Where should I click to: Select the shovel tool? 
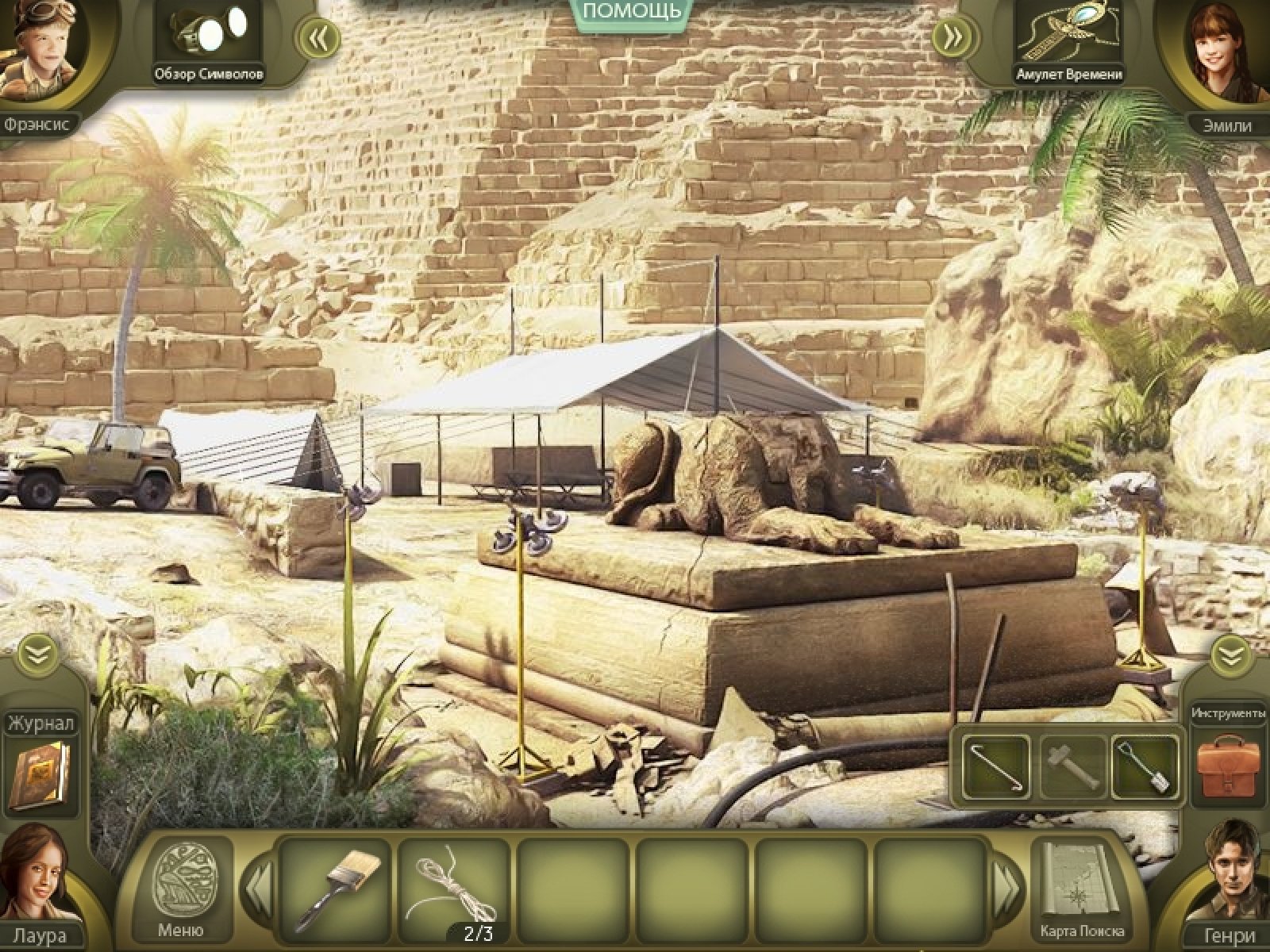[1145, 766]
